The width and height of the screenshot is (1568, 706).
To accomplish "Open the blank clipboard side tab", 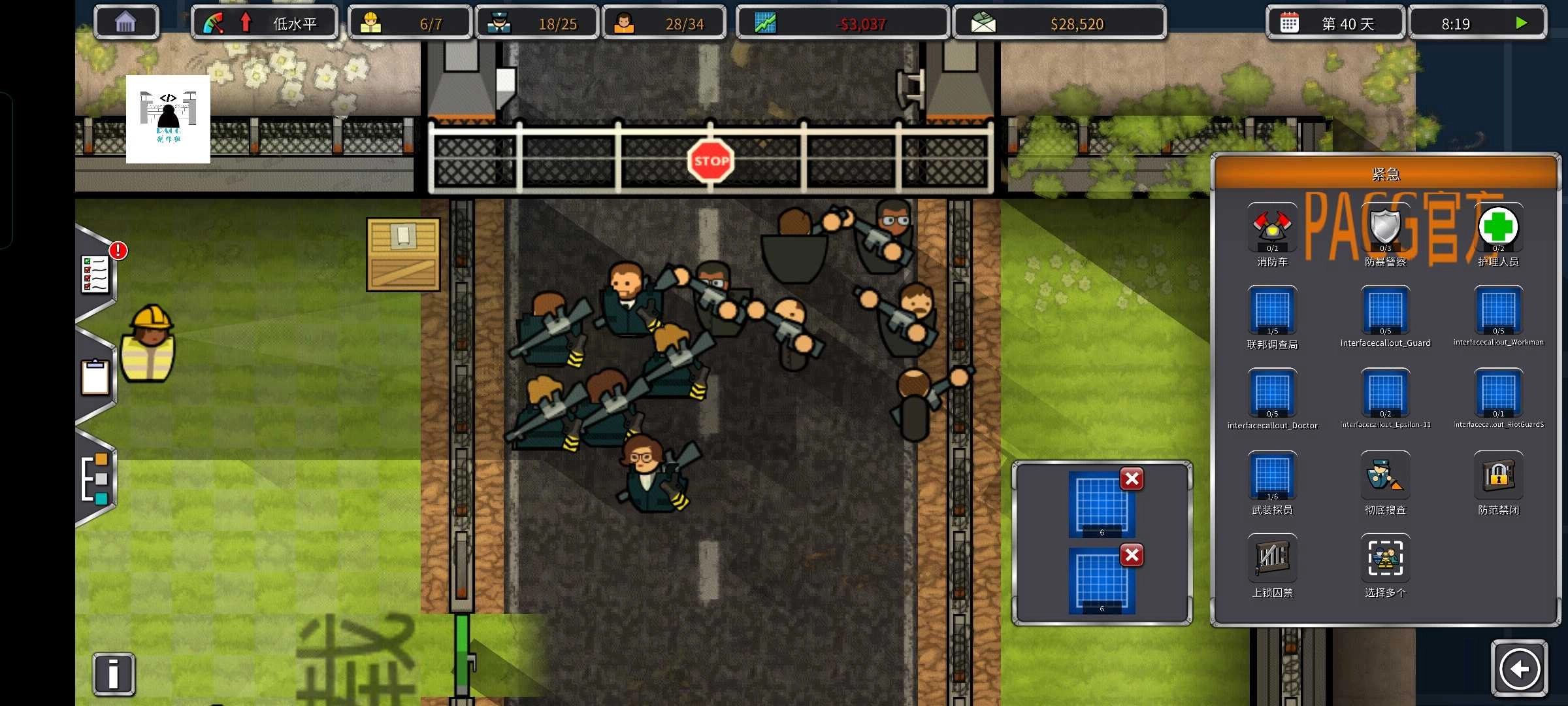I will coord(95,377).
